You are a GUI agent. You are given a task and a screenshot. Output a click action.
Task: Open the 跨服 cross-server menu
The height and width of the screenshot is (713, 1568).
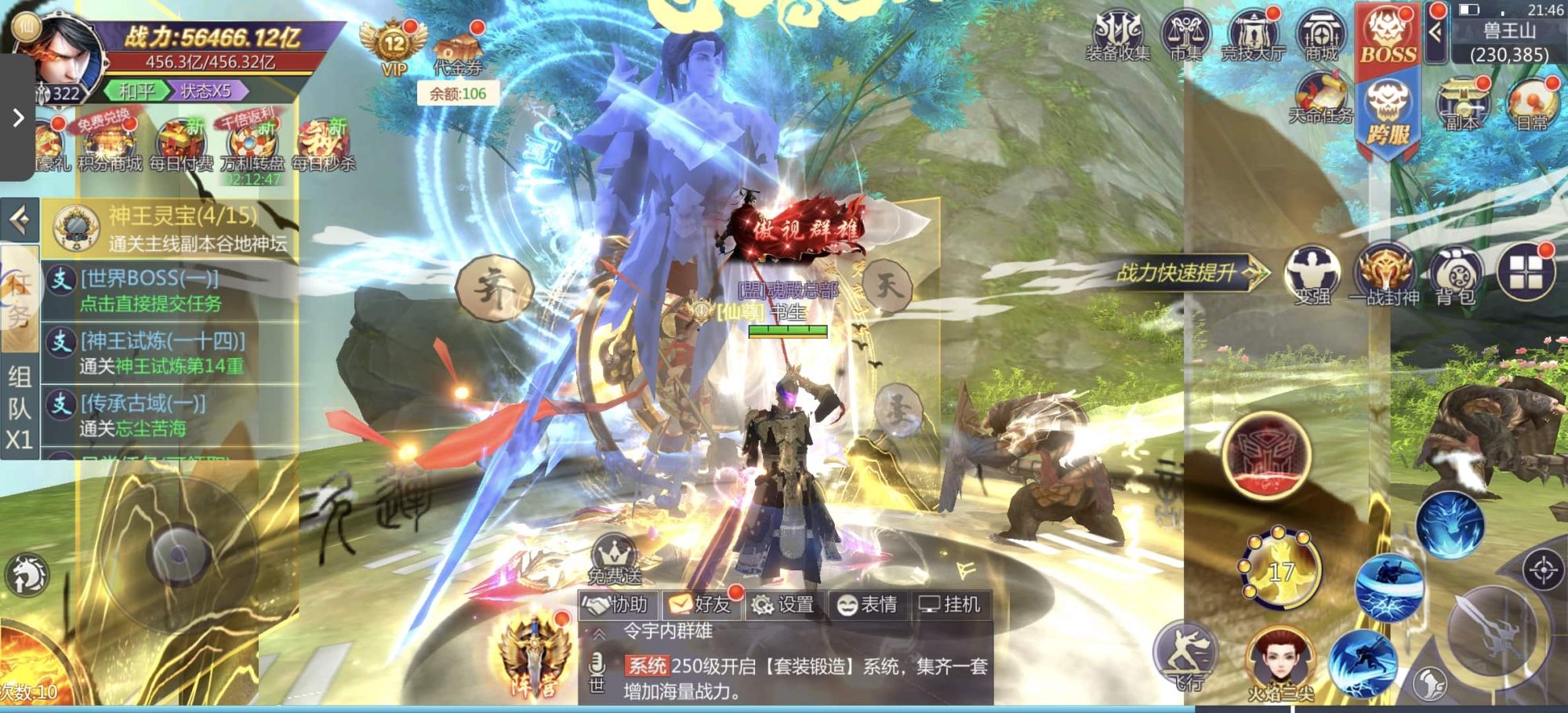point(1388,114)
